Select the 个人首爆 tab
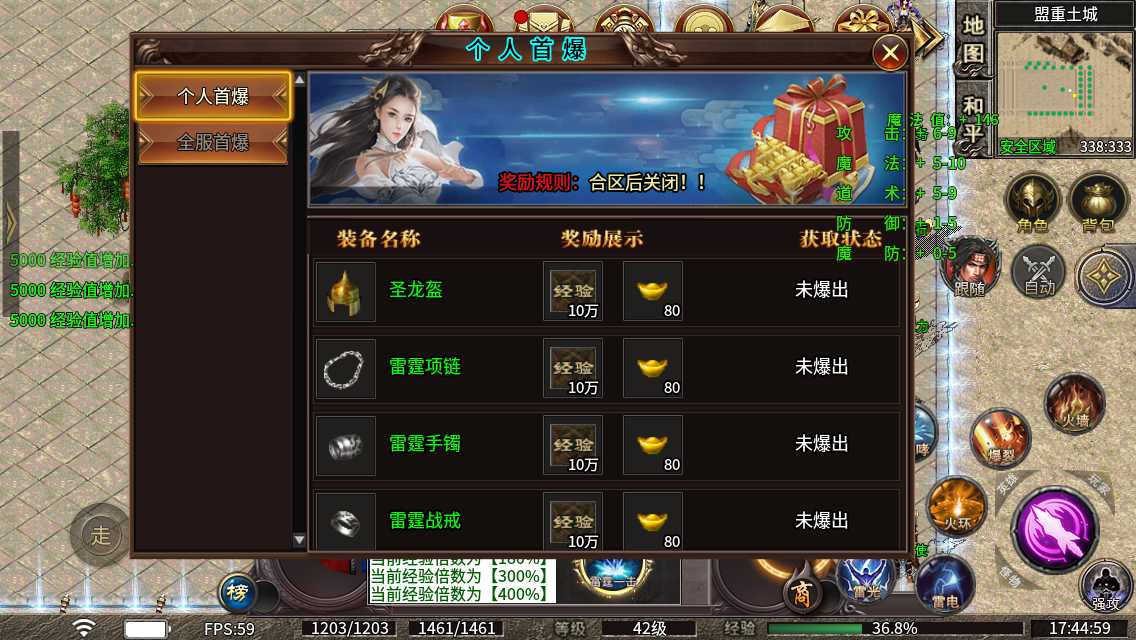 click(213, 97)
